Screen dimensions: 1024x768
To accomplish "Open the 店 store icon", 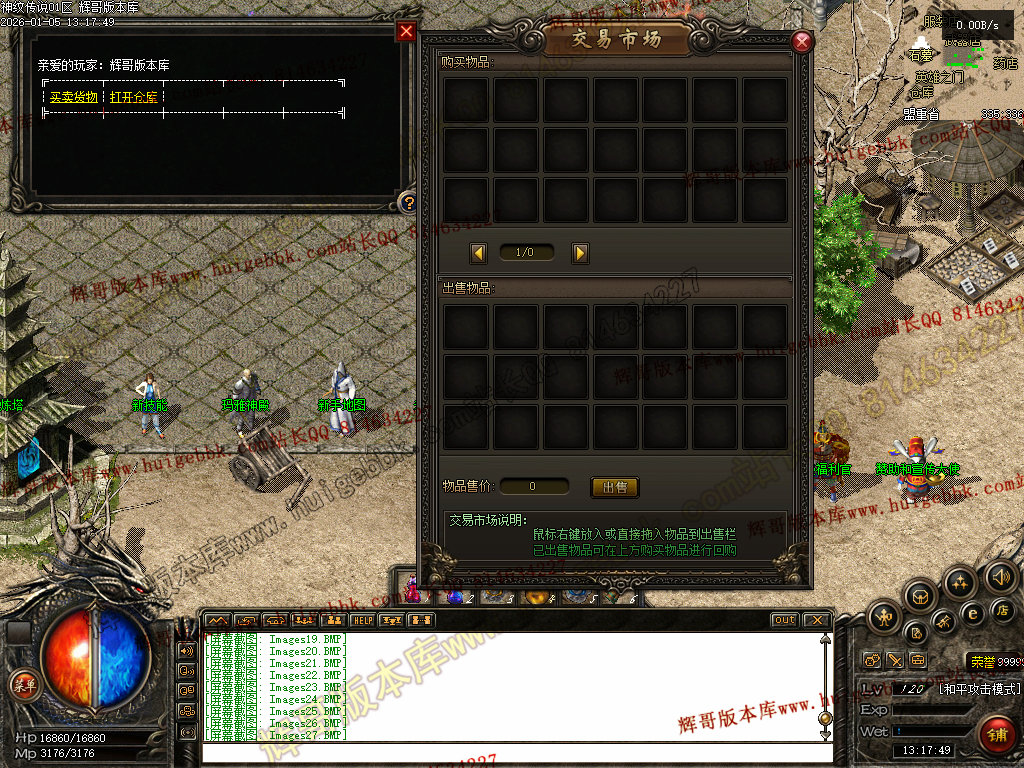I will pyautogui.click(x=1001, y=610).
